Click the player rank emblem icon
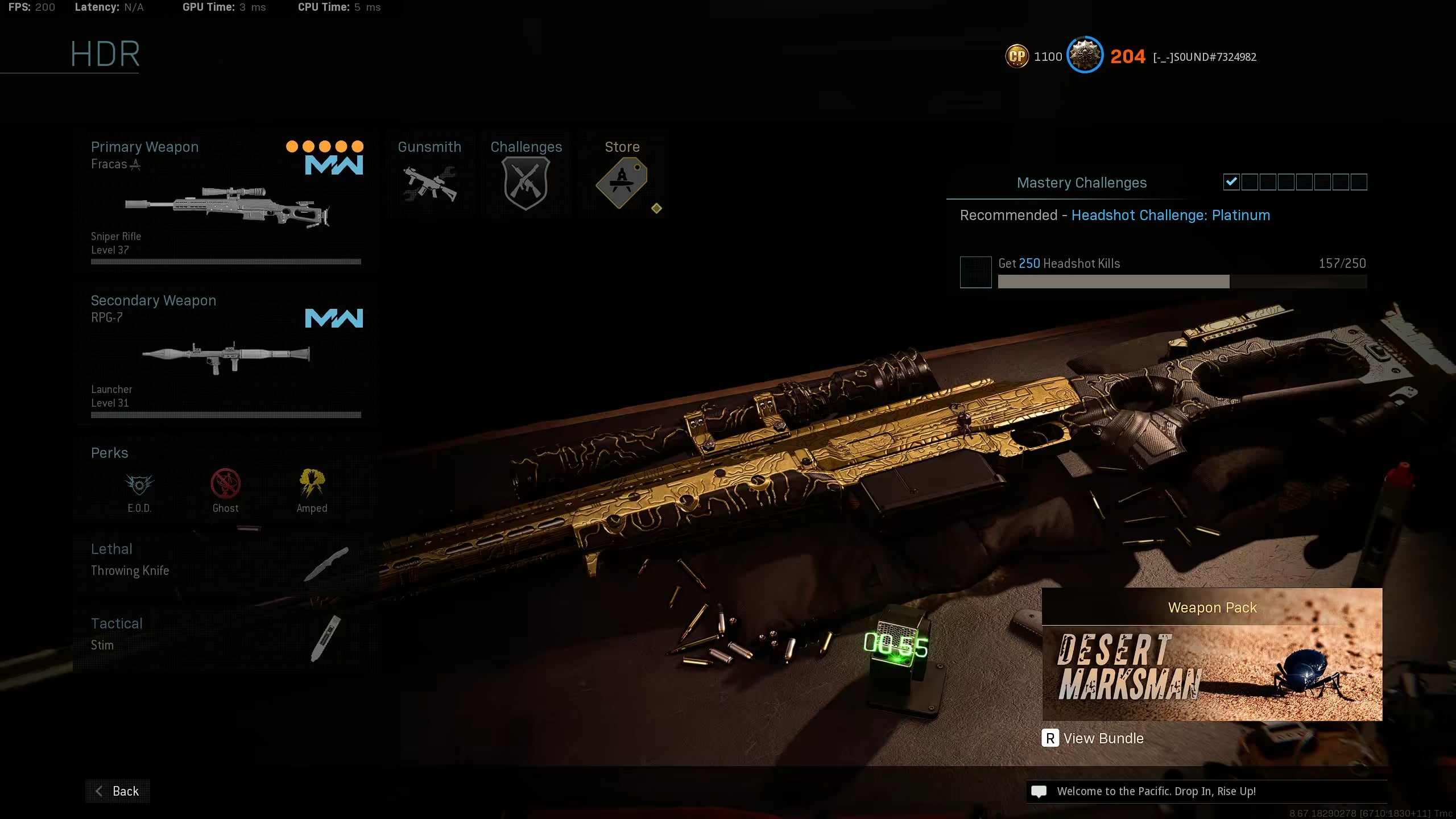The height and width of the screenshot is (819, 1456). [x=1085, y=56]
